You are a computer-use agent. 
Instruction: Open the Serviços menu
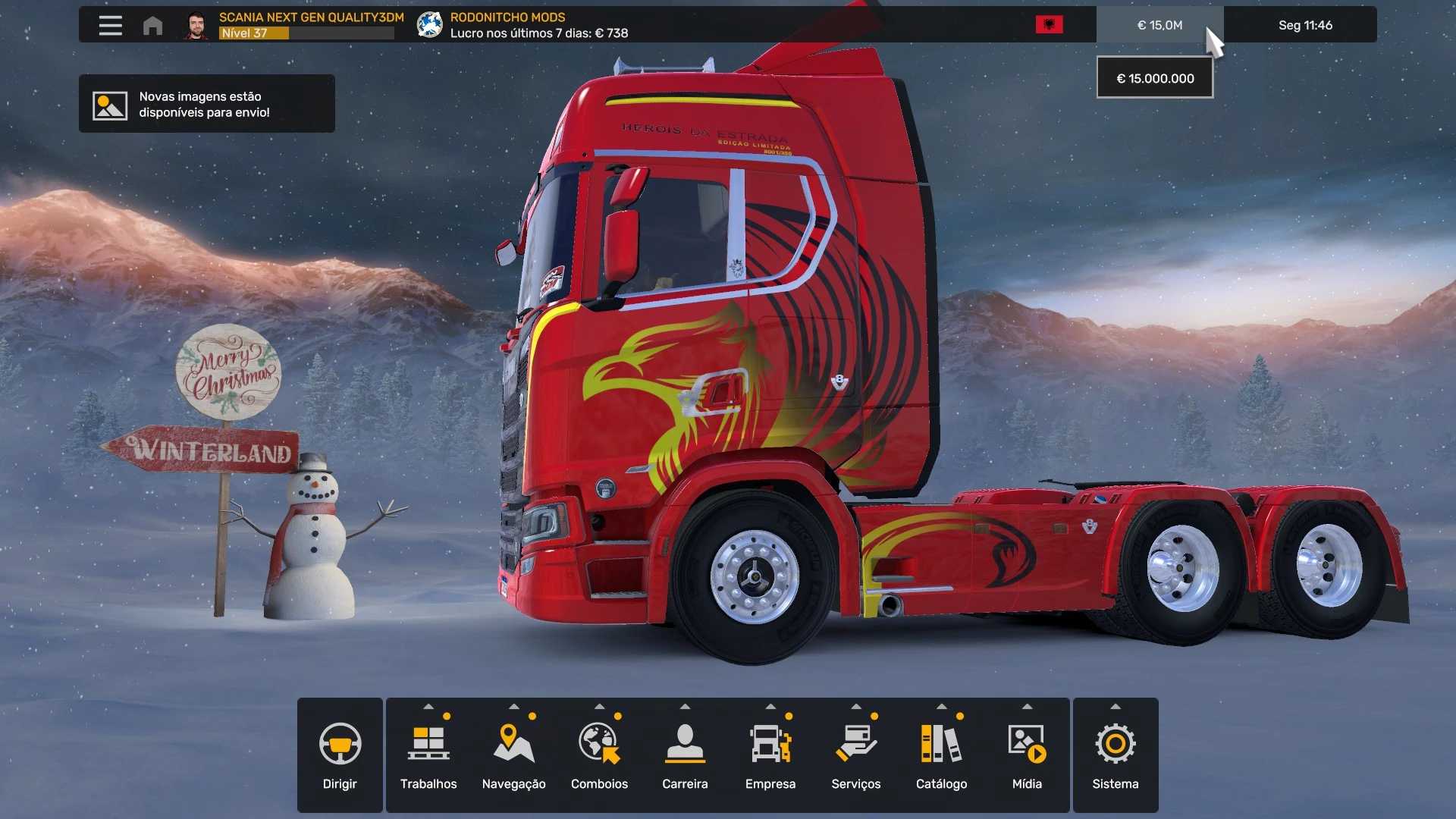click(x=856, y=755)
